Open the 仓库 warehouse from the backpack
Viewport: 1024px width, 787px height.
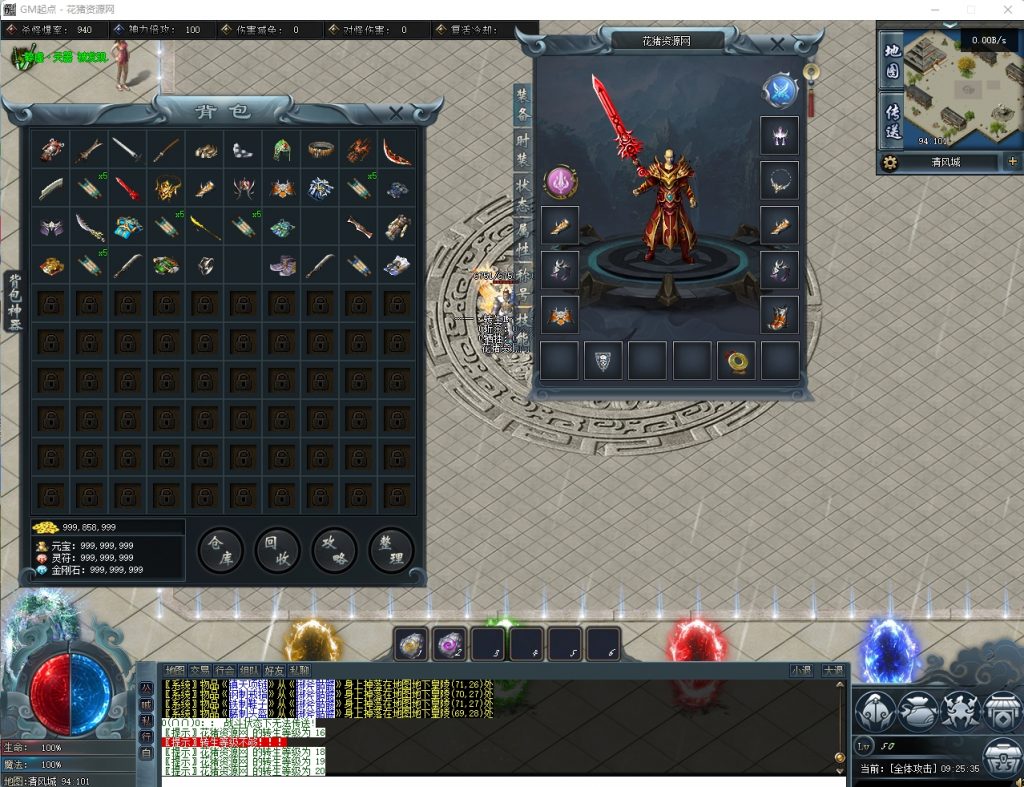pyautogui.click(x=220, y=550)
